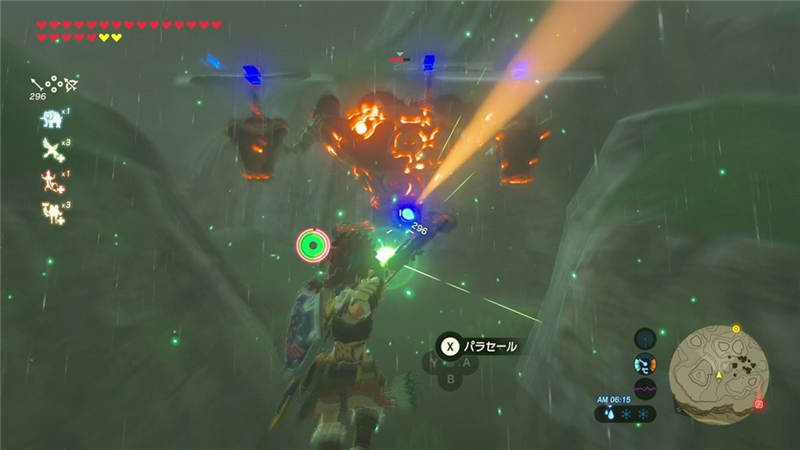Open the Sheikah Sensor icon beside minimap
The image size is (800, 450).
[x=645, y=338]
